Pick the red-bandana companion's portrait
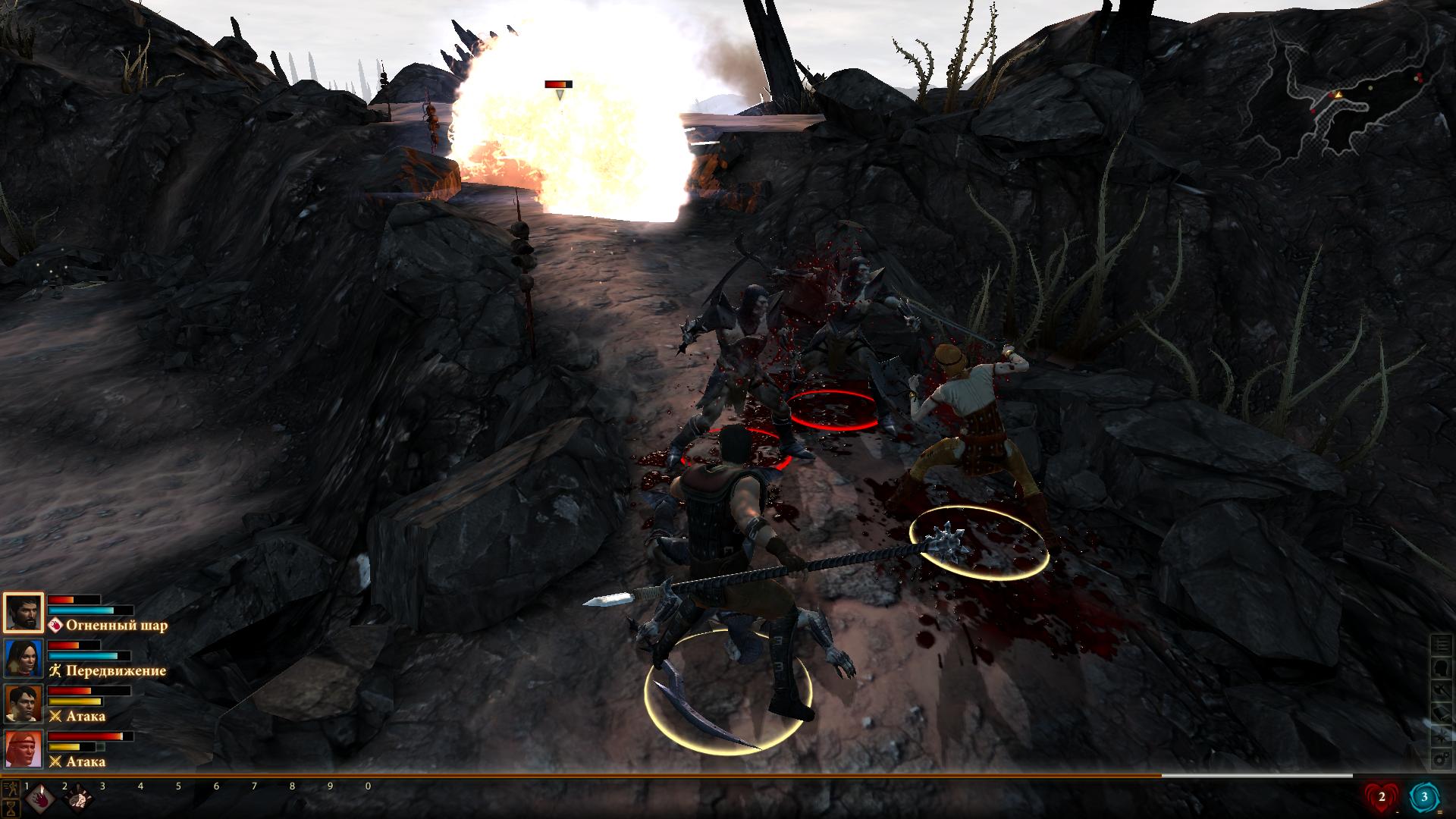This screenshot has width=1456, height=819. pyautogui.click(x=24, y=749)
